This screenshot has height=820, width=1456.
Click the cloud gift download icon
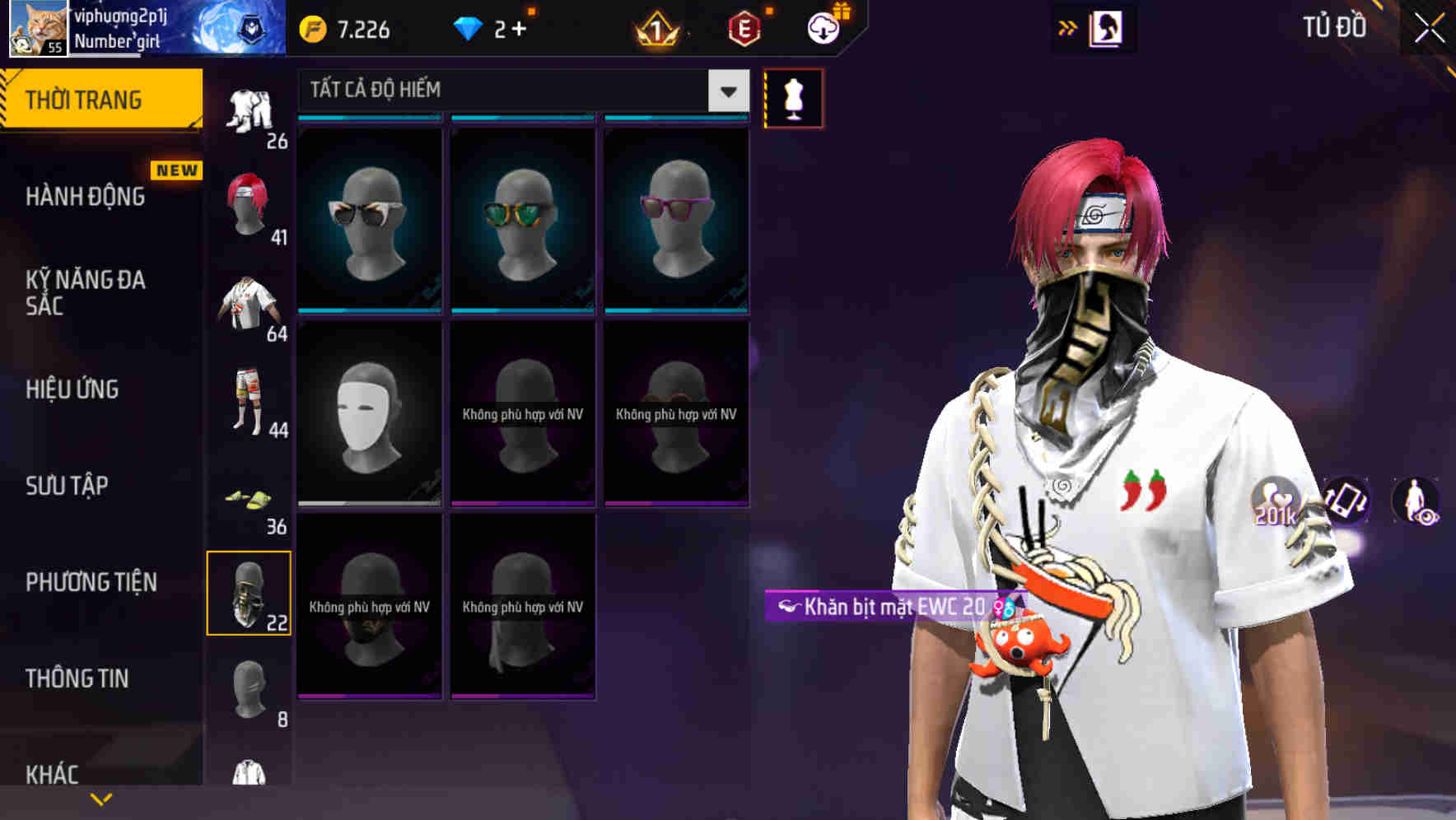click(x=821, y=29)
